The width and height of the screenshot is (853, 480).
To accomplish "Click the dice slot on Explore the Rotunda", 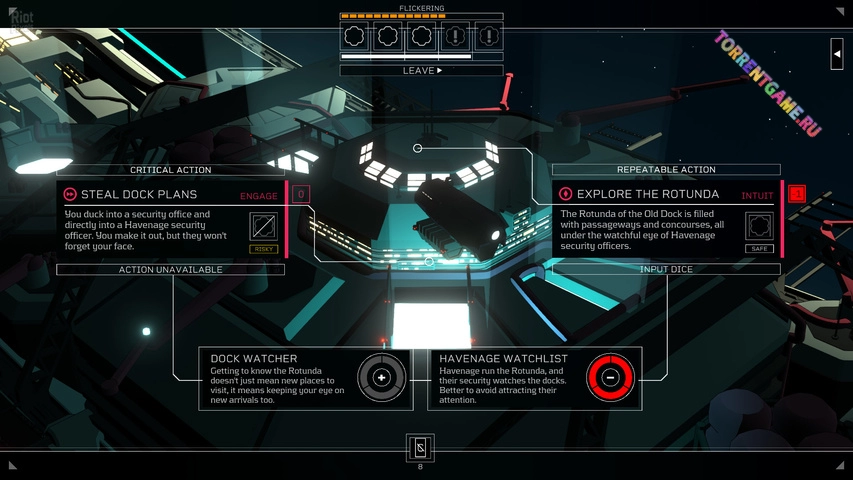I will click(759, 225).
